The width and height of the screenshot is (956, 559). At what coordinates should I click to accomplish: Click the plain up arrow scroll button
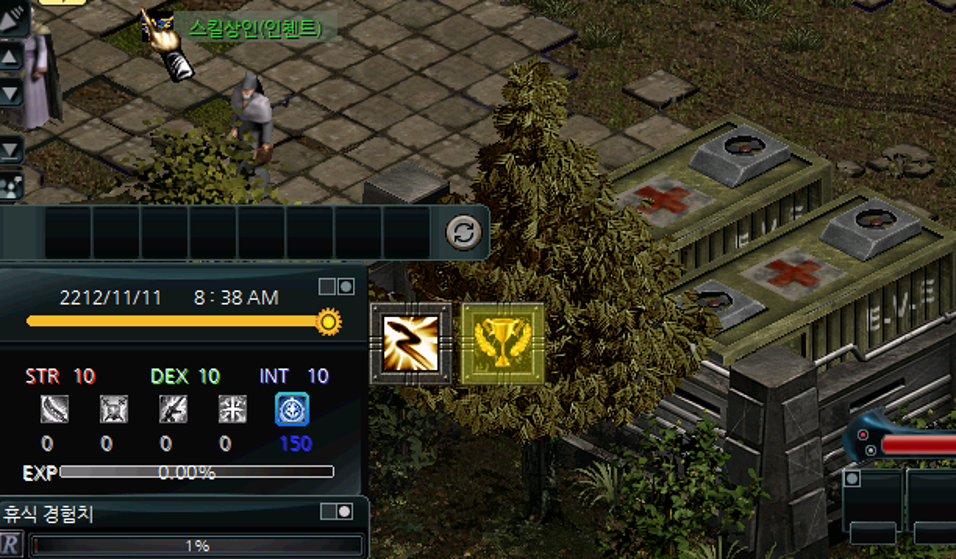pyautogui.click(x=10, y=56)
